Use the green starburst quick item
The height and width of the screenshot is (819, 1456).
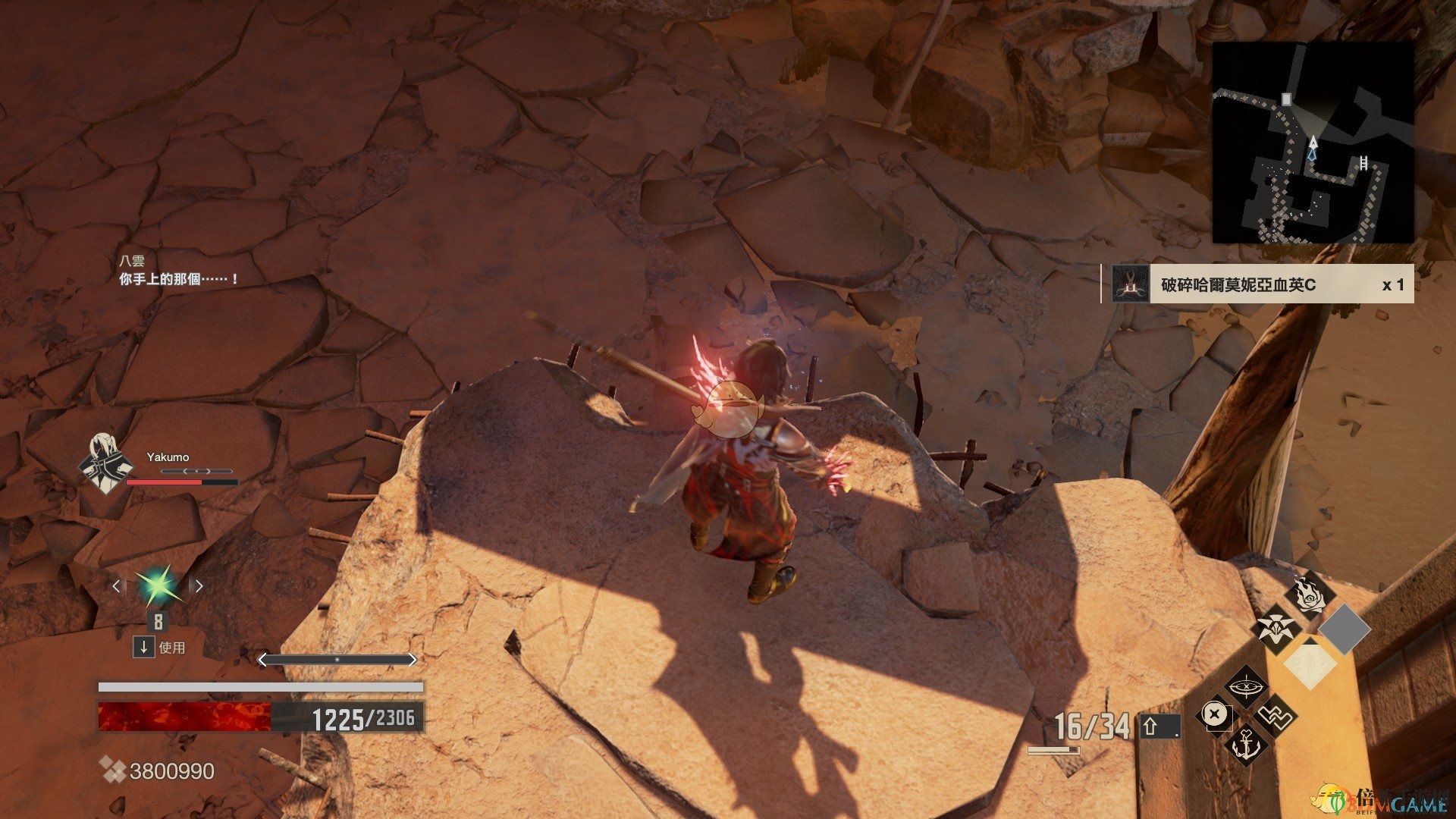pos(158,586)
